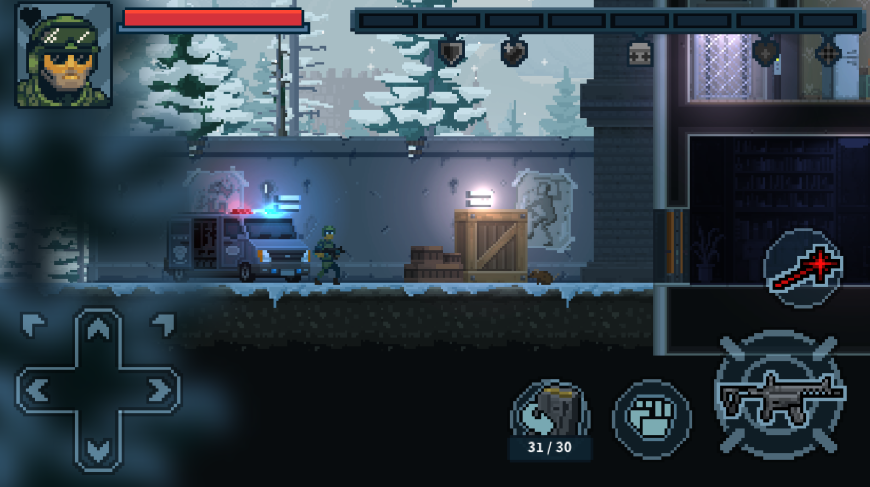870x487 pixels.
Task: Tap the d-pad upper-left diagonal arrow
Action: [34, 325]
